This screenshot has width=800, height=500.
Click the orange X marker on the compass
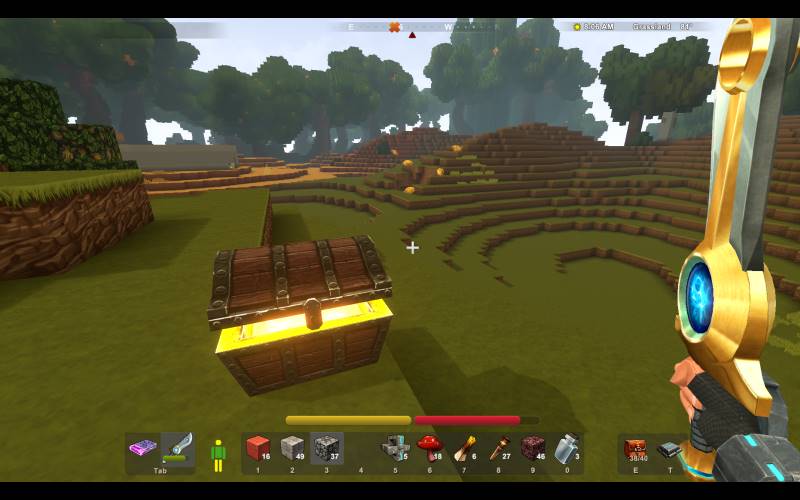394,27
